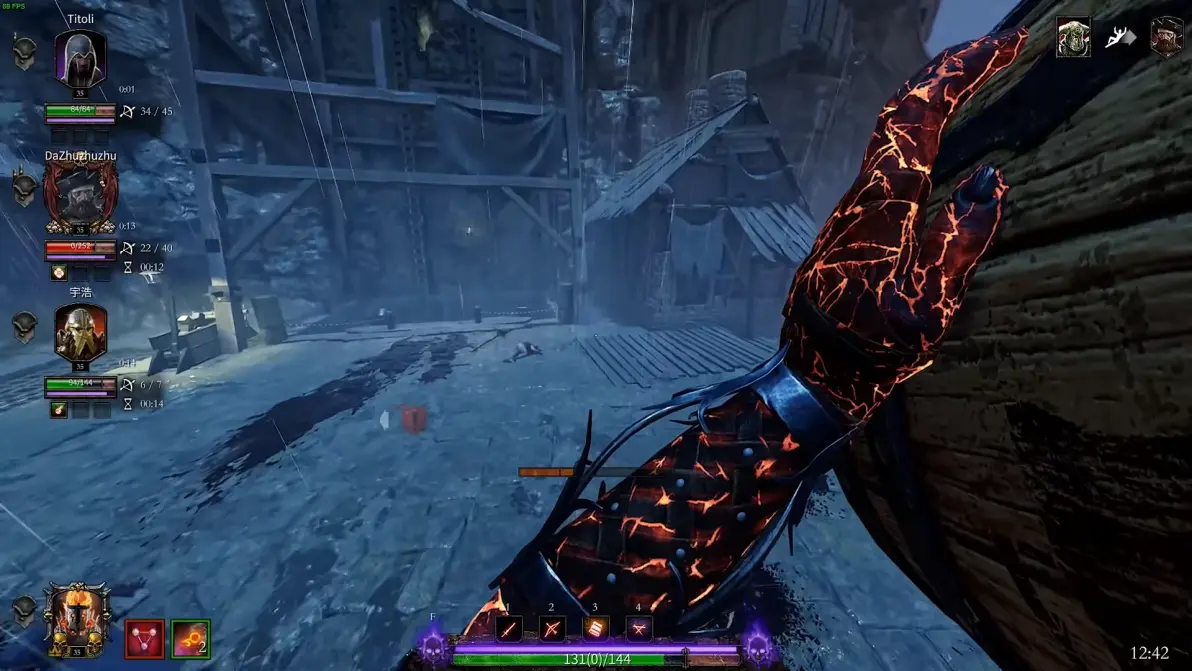This screenshot has height=671, width=1192.
Task: Click the knocked-down figure kill feed icon
Action: pyautogui.click(x=1119, y=38)
